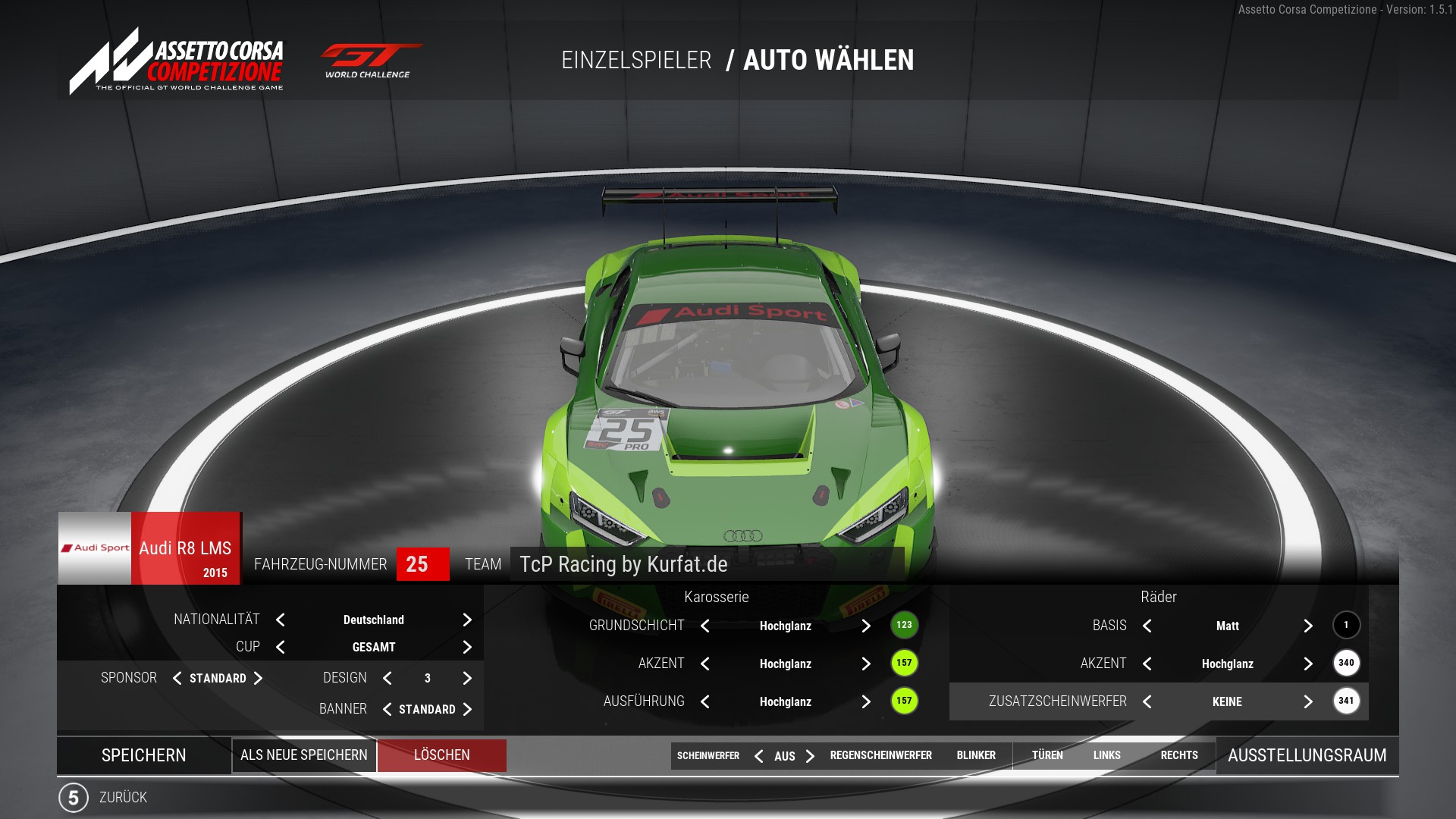Change SPONSOR to next option
The height and width of the screenshot is (819, 1456).
point(258,679)
